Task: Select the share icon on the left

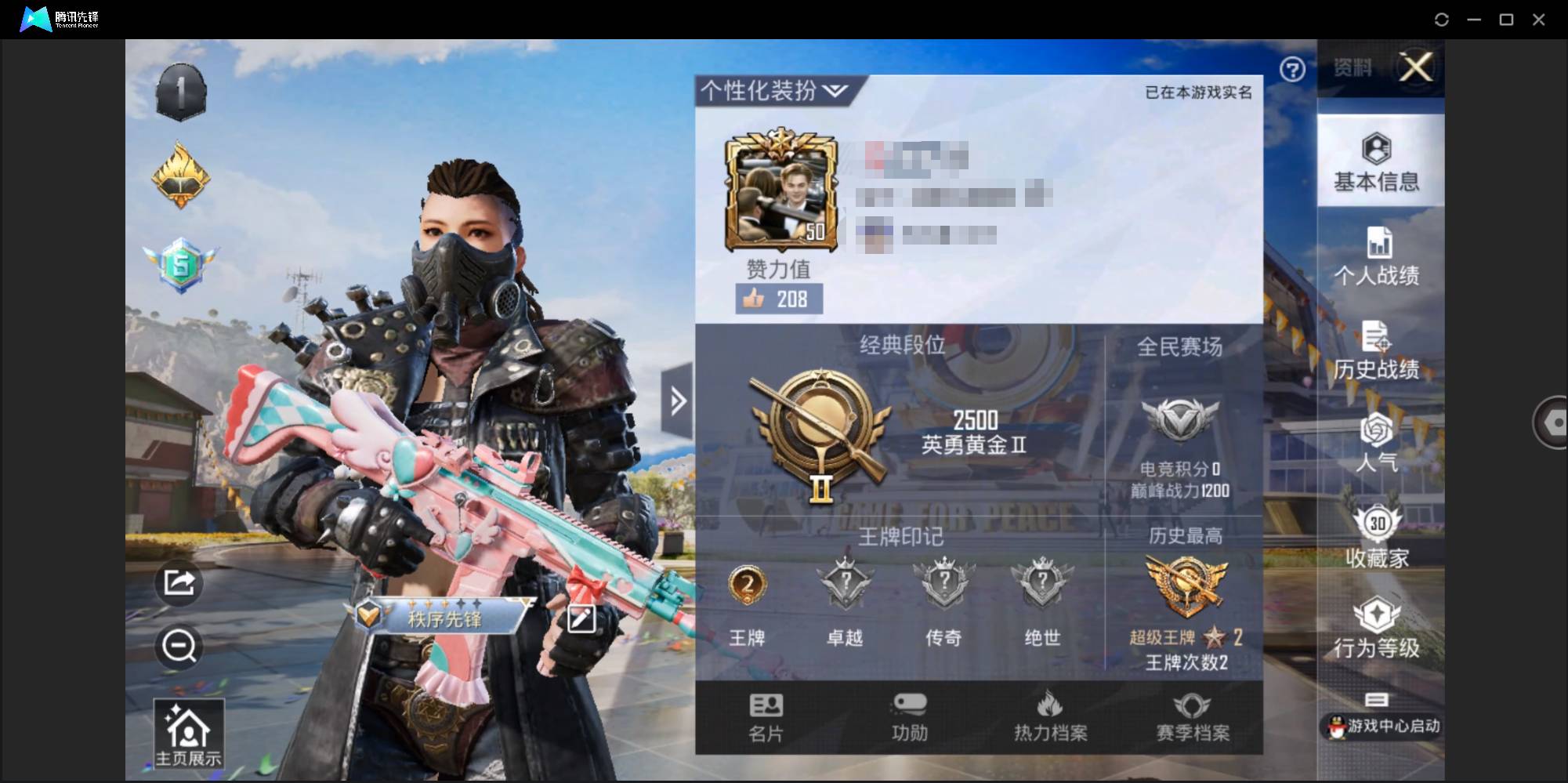Action: (179, 583)
